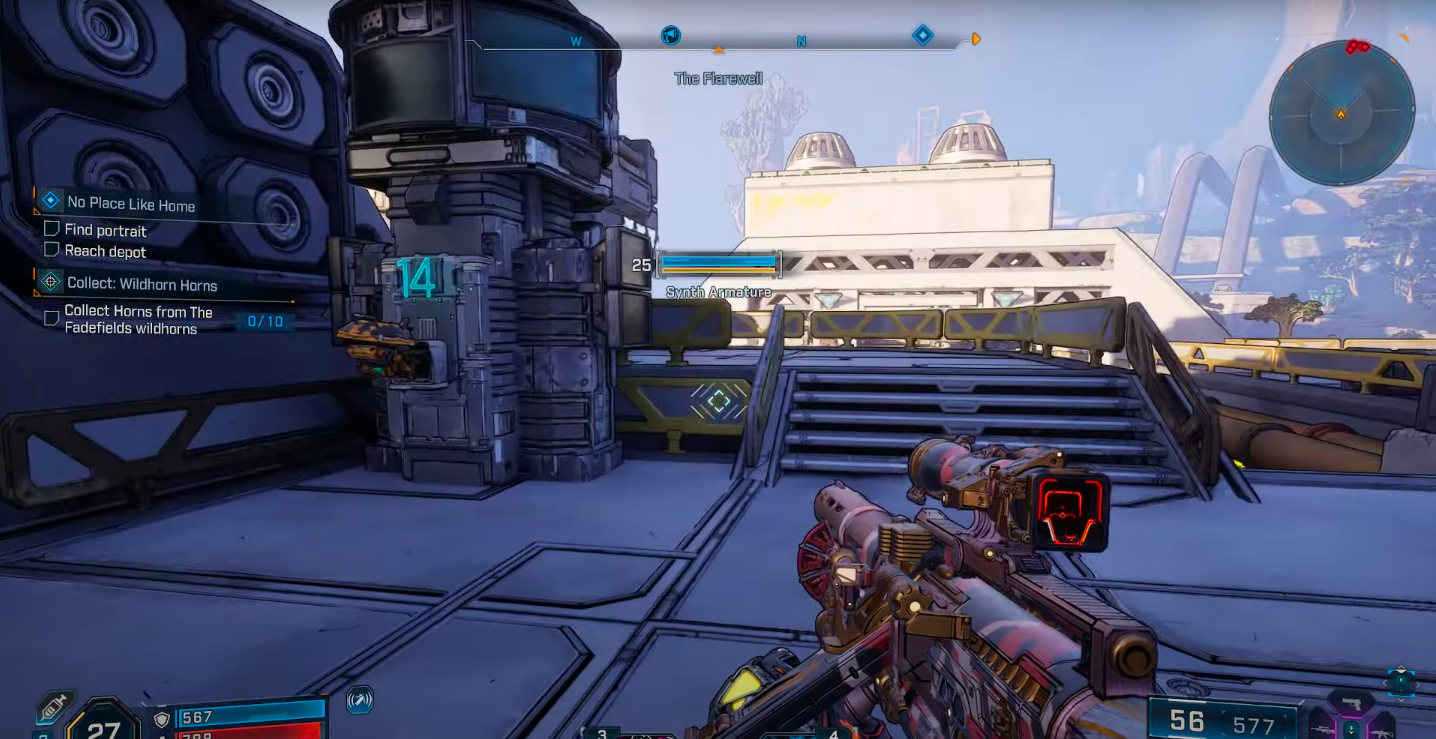Image resolution: width=1436 pixels, height=739 pixels.
Task: Check the Collect Horns from Fadefields objective box
Action: [52, 318]
